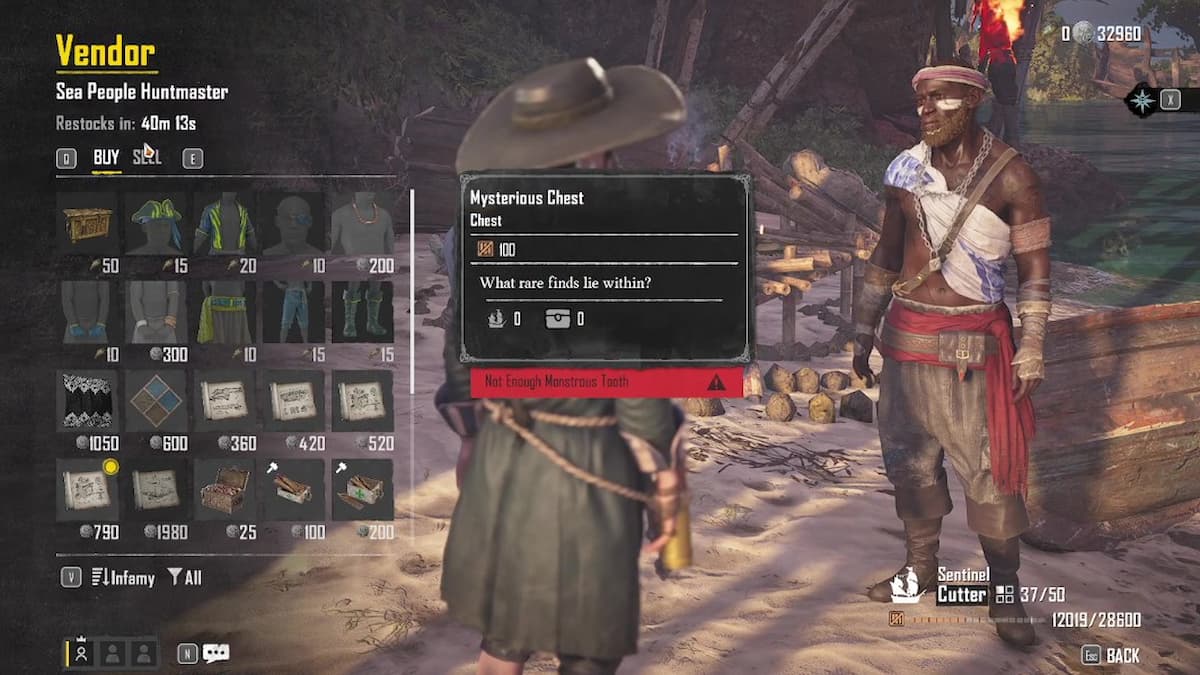Switch to the Sell tab

[146, 157]
